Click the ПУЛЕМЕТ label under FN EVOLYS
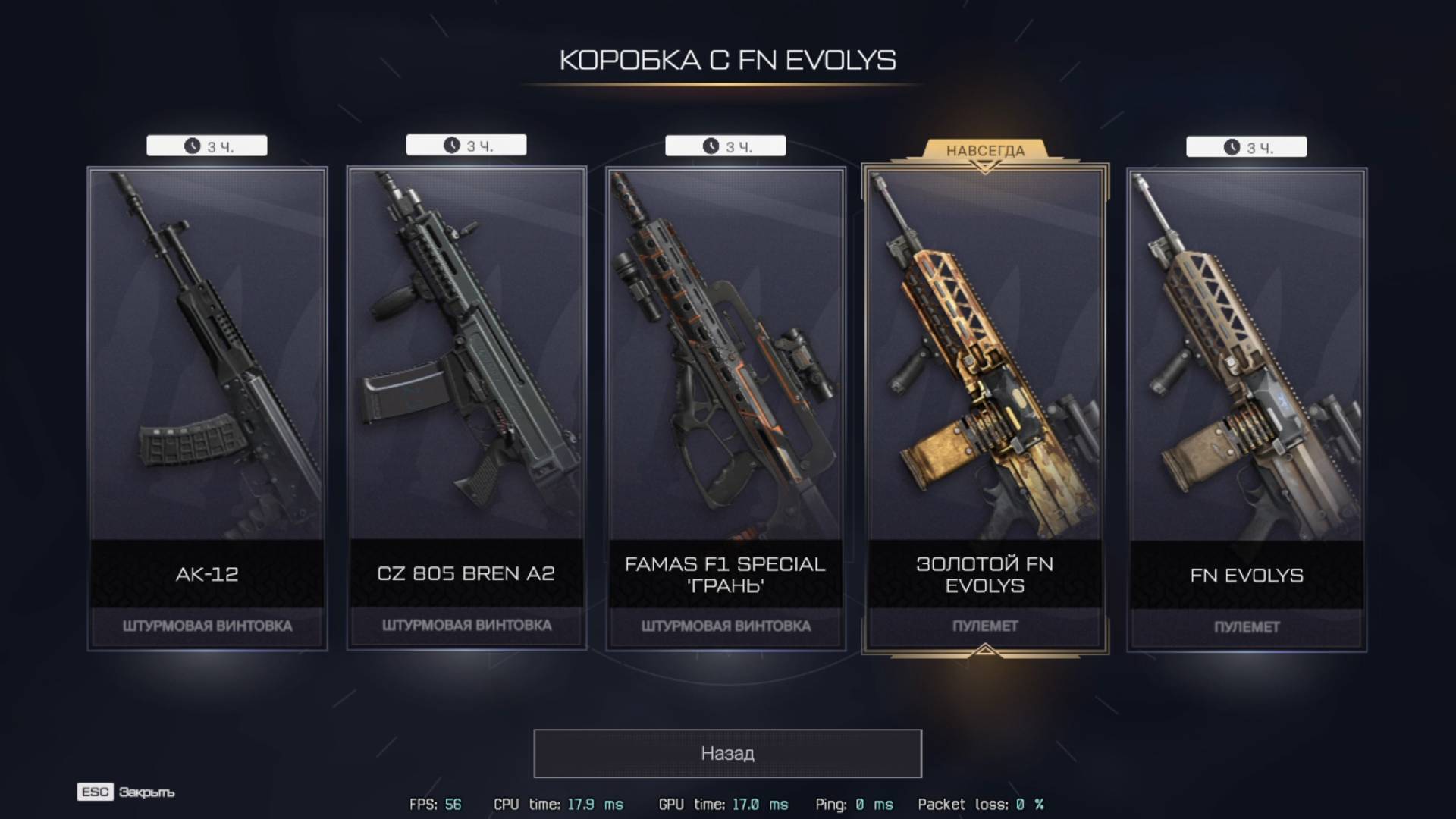 (x=1245, y=626)
